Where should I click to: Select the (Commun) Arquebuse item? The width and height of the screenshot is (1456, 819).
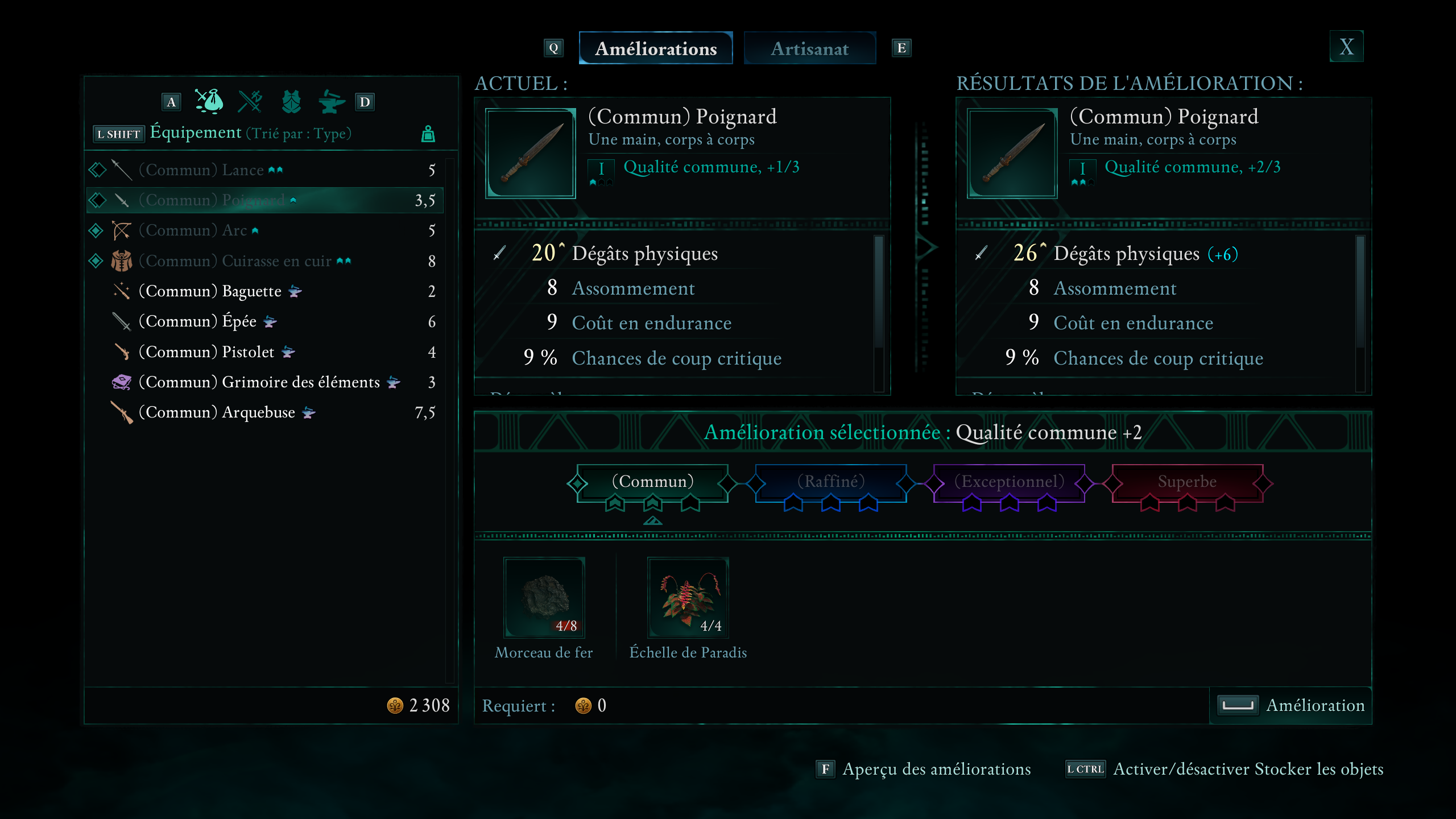264,412
